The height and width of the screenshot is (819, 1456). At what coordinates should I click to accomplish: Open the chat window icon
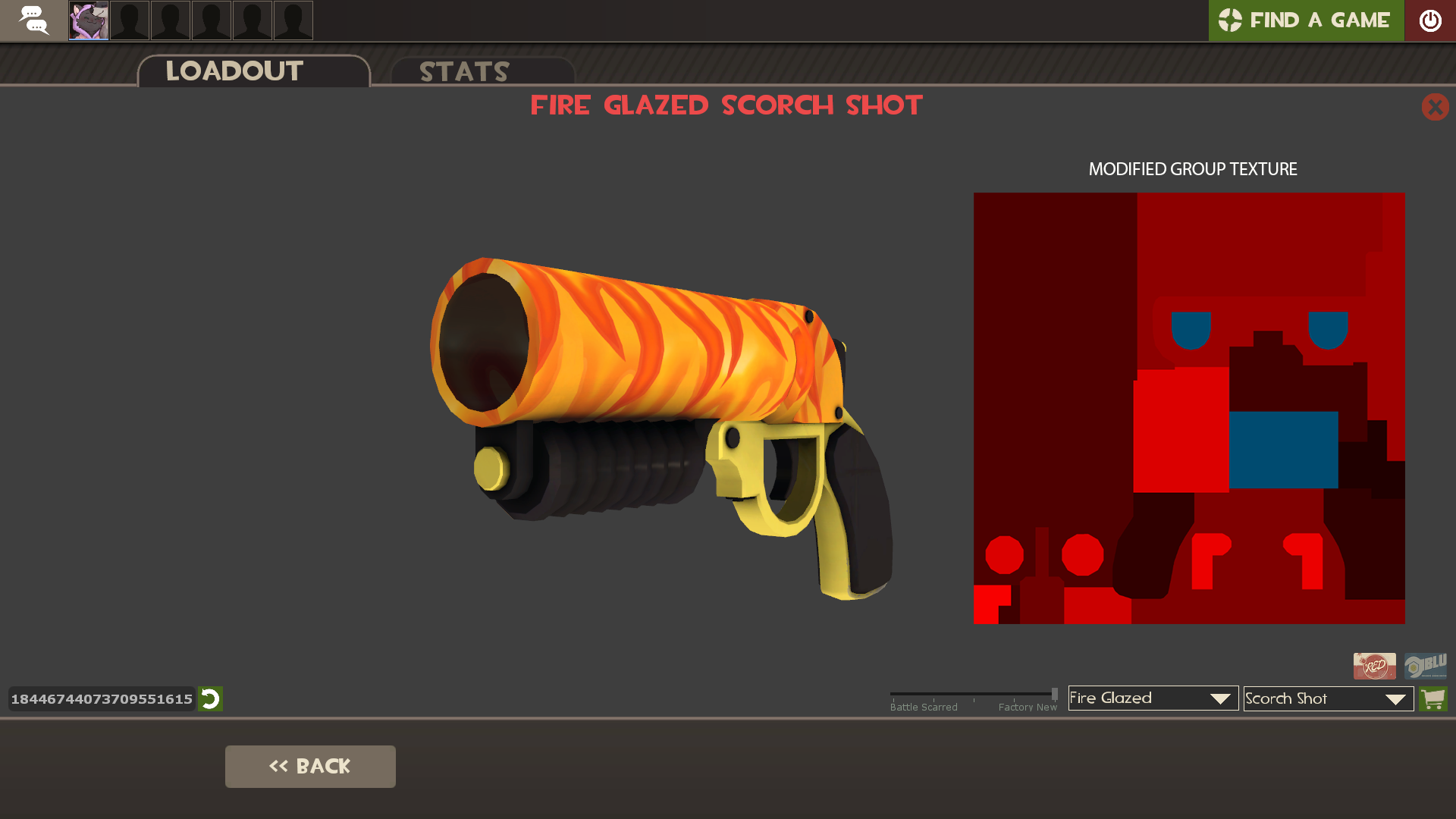[x=33, y=20]
